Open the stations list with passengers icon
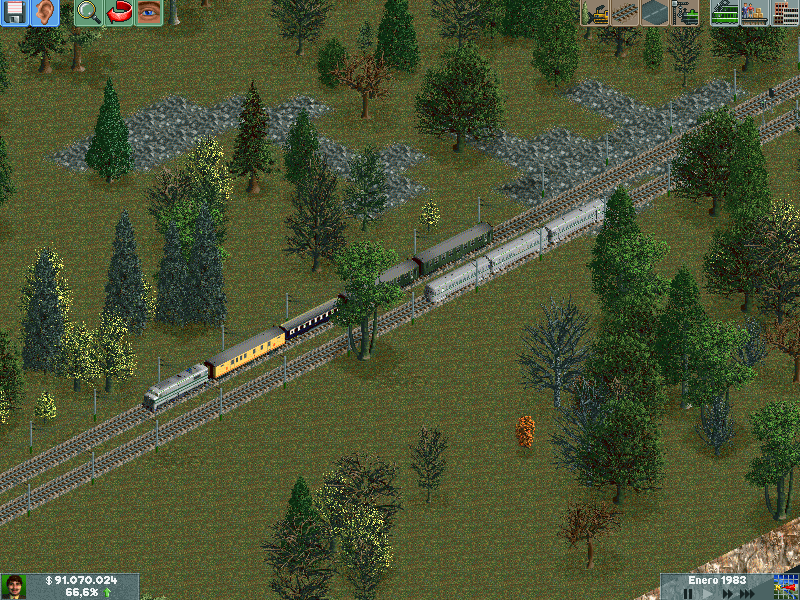800x600 pixels. click(x=754, y=13)
